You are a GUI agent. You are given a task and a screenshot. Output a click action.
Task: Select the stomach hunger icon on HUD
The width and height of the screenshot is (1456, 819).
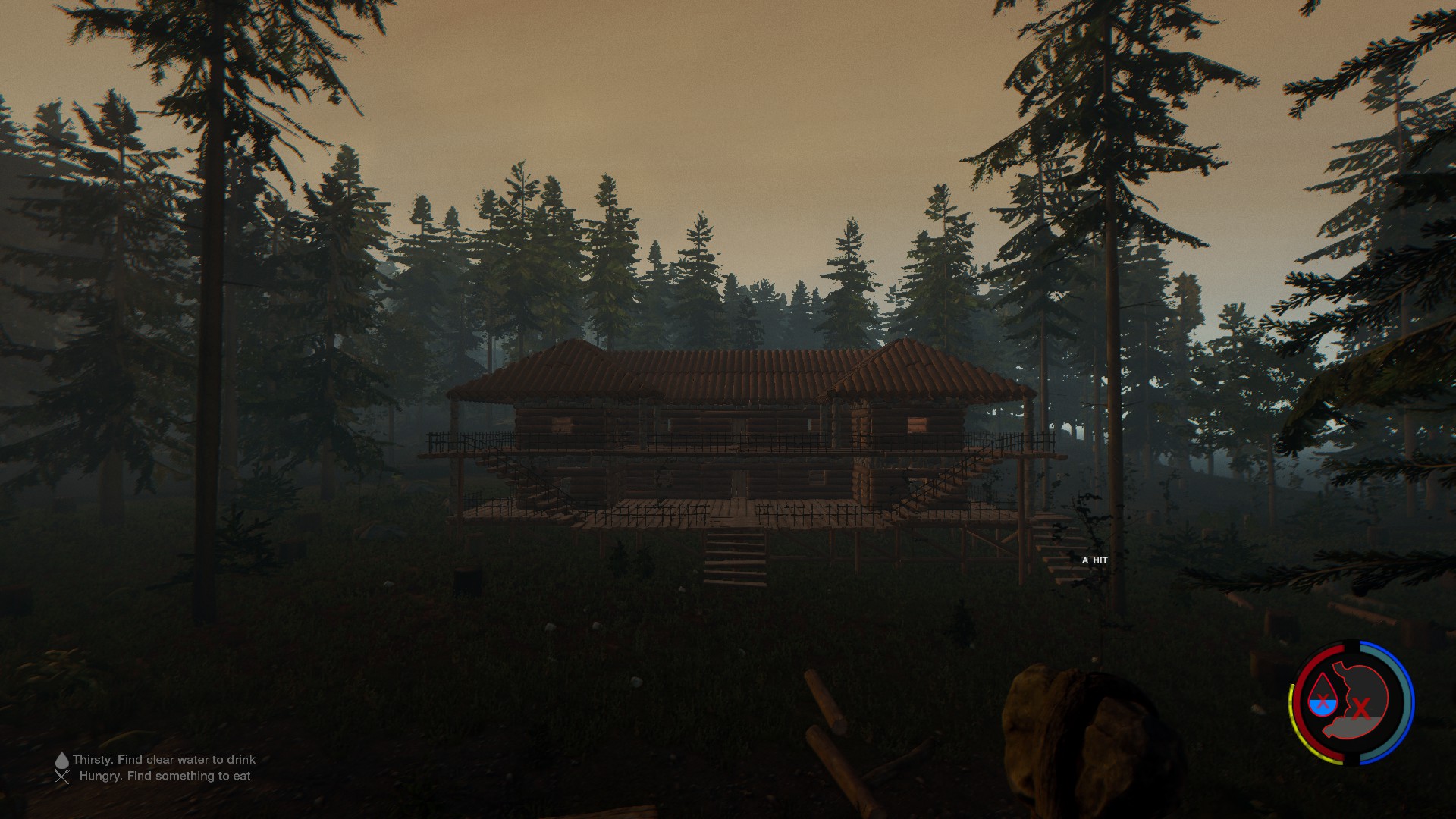pos(1361,699)
